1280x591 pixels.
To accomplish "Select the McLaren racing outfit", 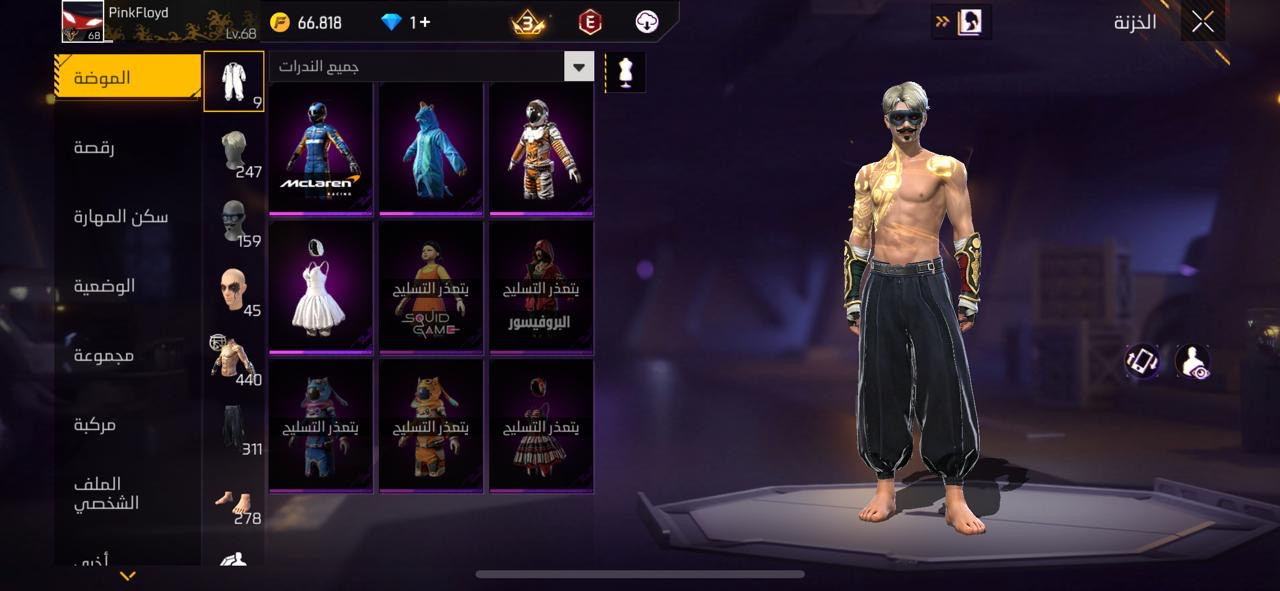I will point(321,148).
